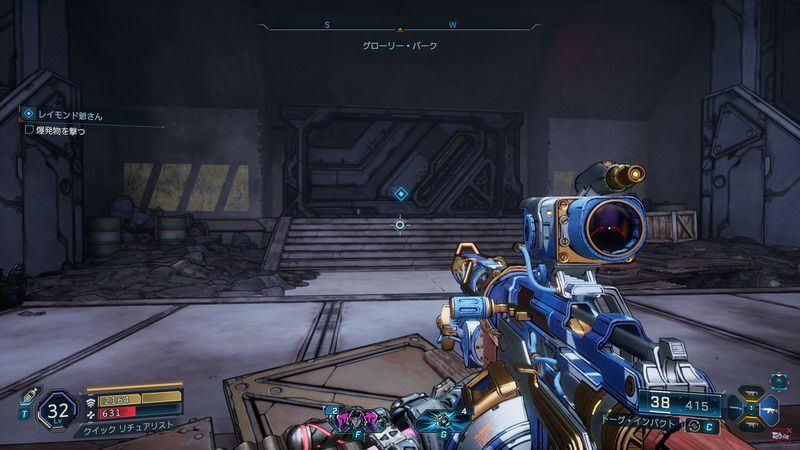
Task: Activate the pink action skill icon
Action: click(x=355, y=417)
